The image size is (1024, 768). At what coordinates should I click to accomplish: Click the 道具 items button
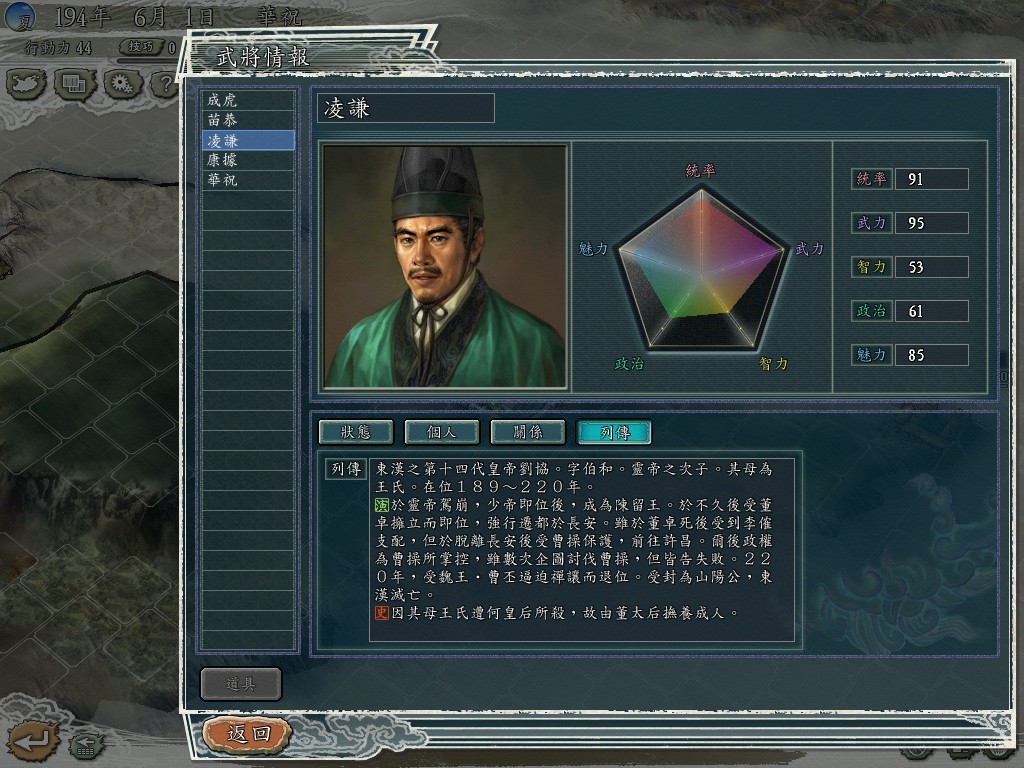(241, 684)
